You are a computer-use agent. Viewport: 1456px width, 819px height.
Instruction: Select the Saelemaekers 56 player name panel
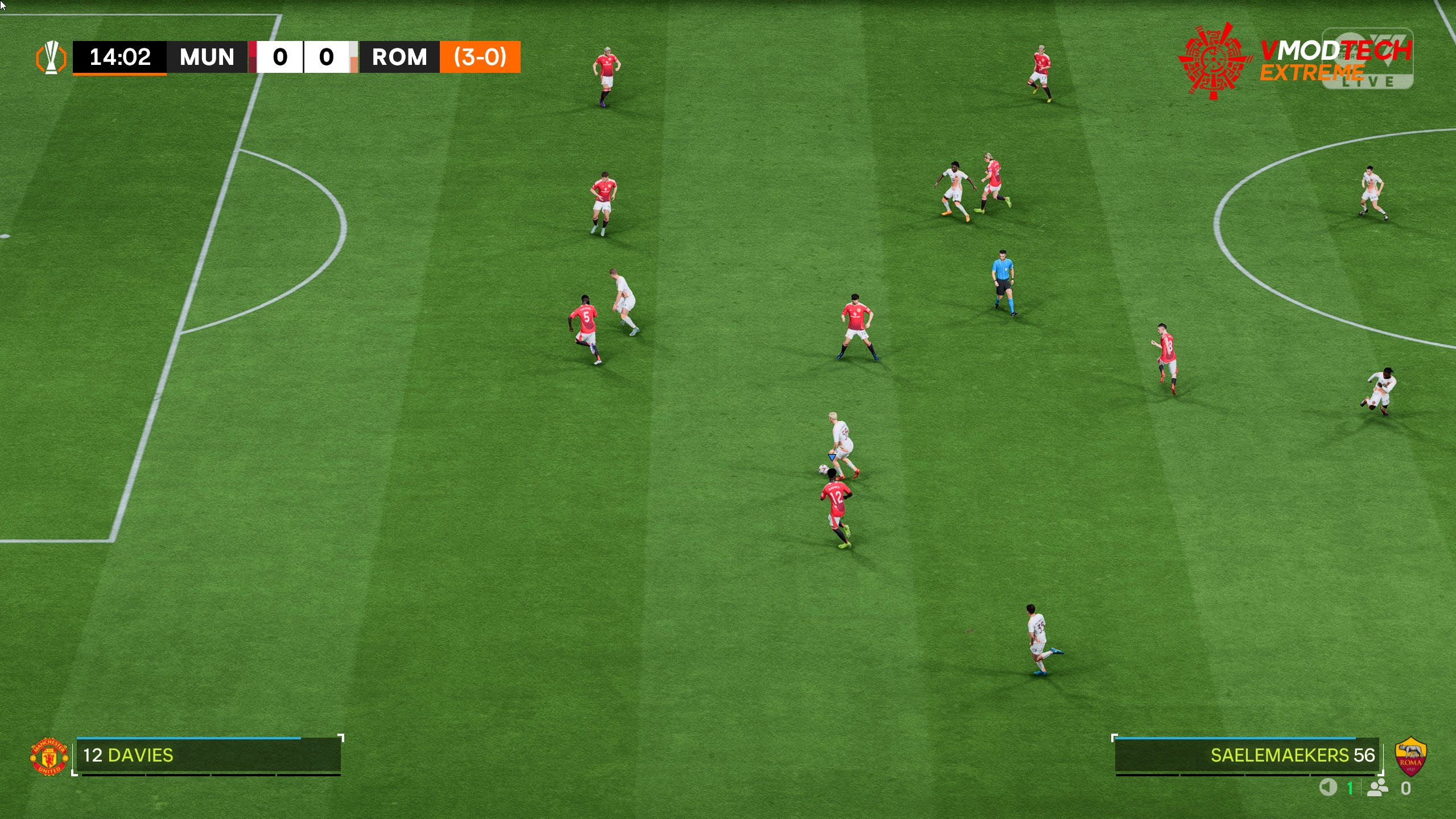tap(1246, 755)
